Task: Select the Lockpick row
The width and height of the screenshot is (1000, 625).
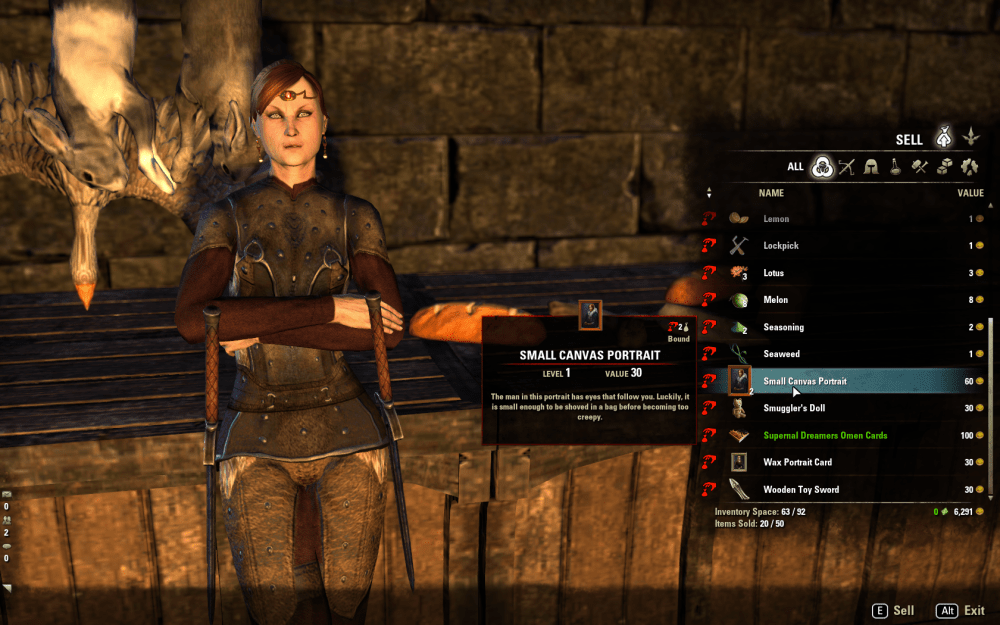Action: (x=850, y=246)
